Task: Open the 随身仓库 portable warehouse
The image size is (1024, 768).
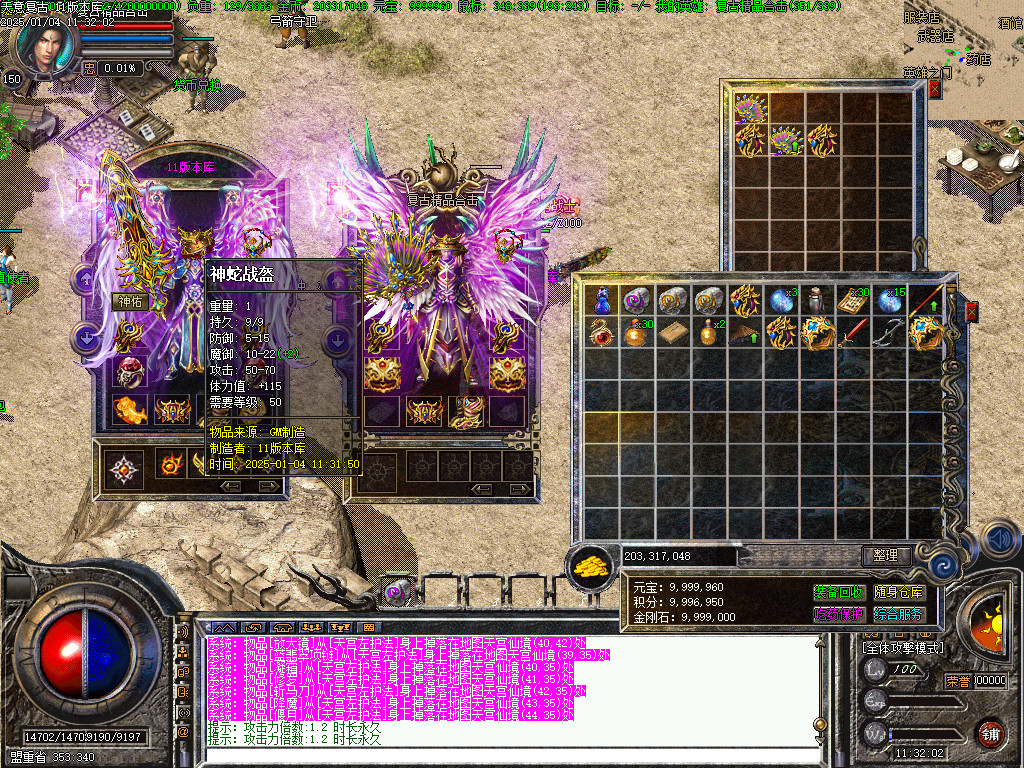Action: tap(899, 593)
